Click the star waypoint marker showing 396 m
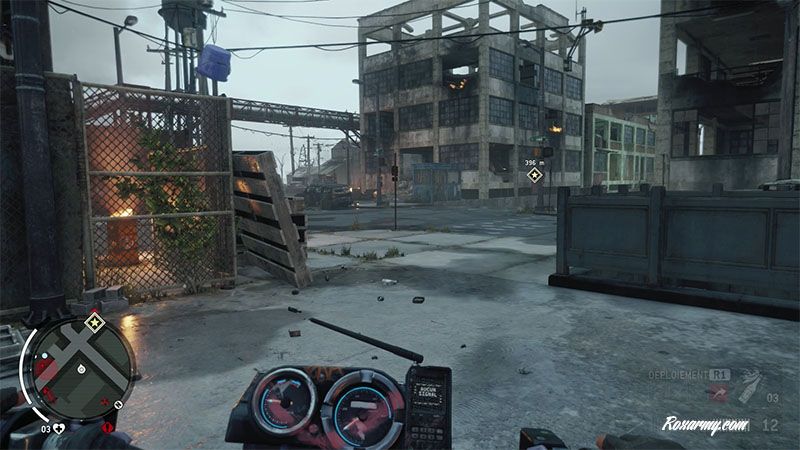Image resolution: width=800 pixels, height=450 pixels. tap(535, 175)
